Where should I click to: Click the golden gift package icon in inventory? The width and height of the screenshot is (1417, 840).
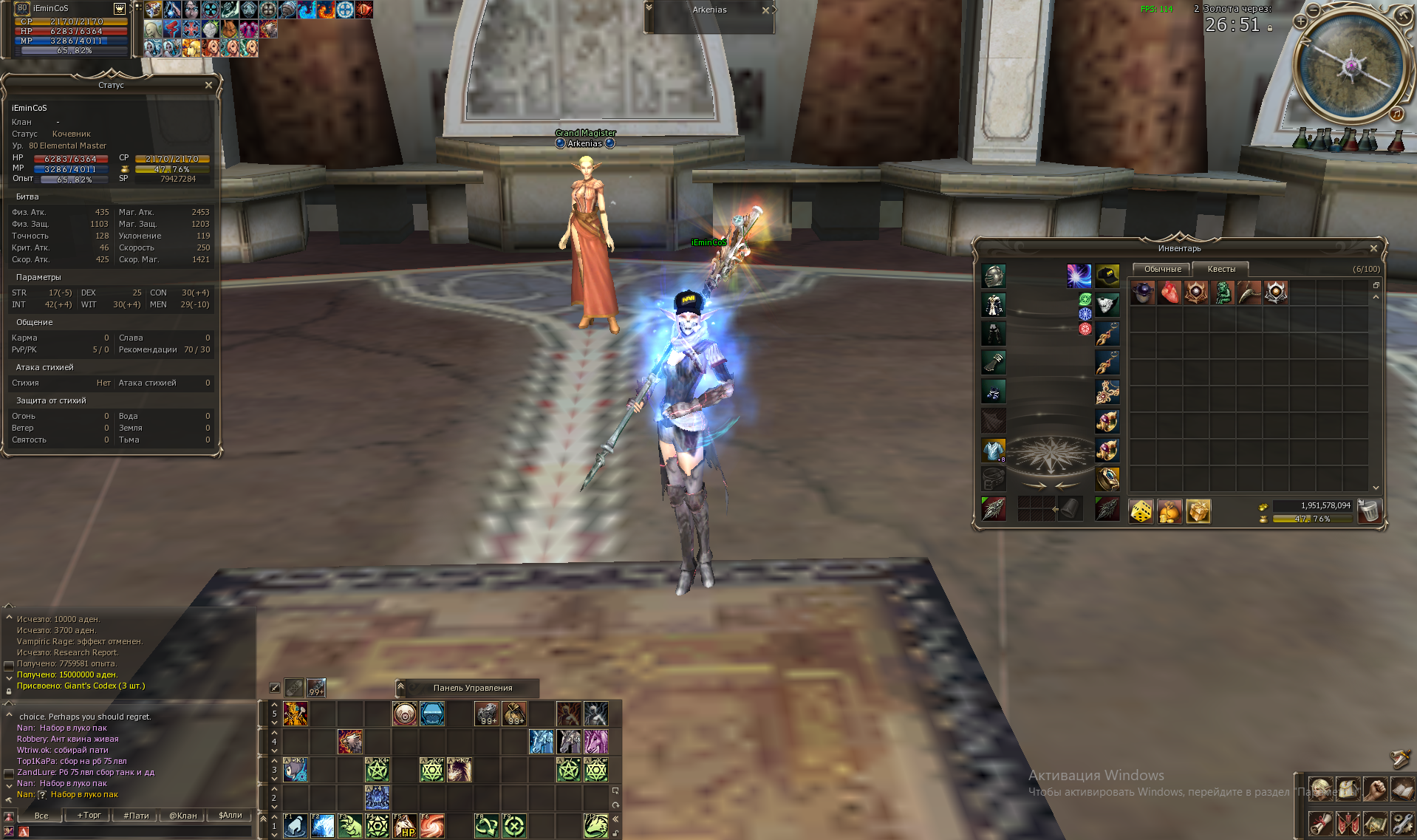1198,510
